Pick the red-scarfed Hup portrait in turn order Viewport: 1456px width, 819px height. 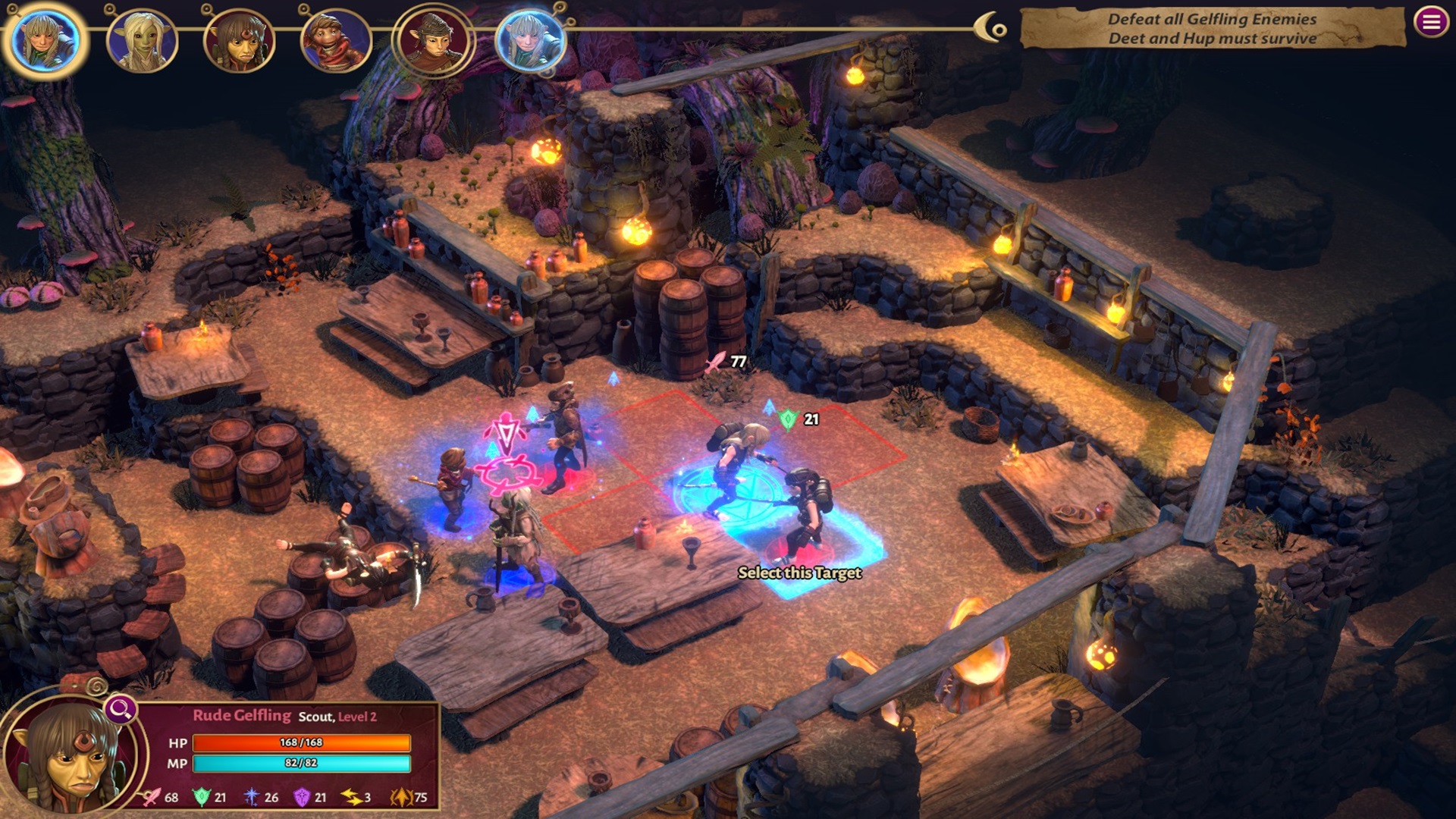(336, 42)
